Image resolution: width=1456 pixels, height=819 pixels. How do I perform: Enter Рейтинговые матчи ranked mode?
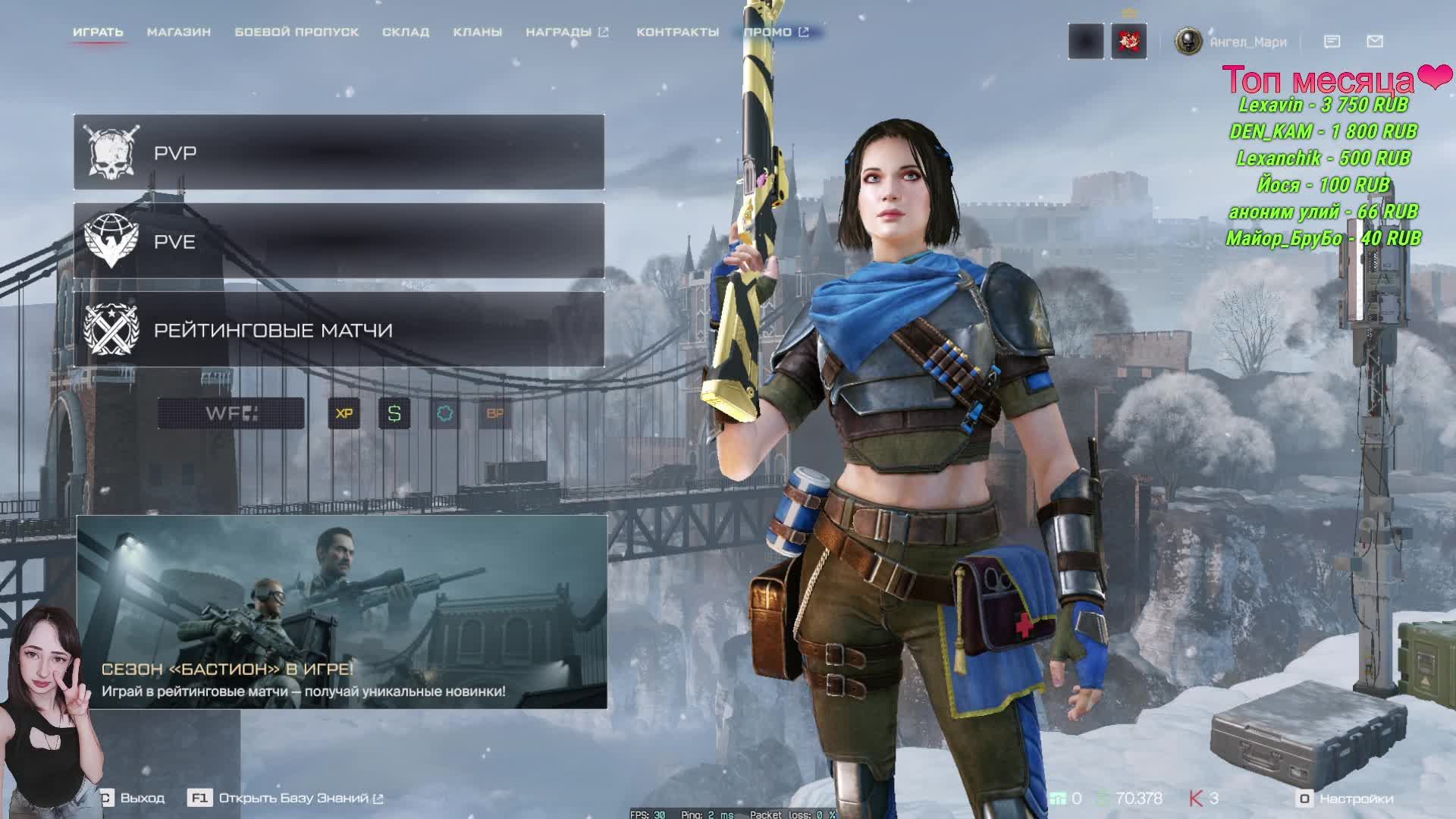click(339, 330)
